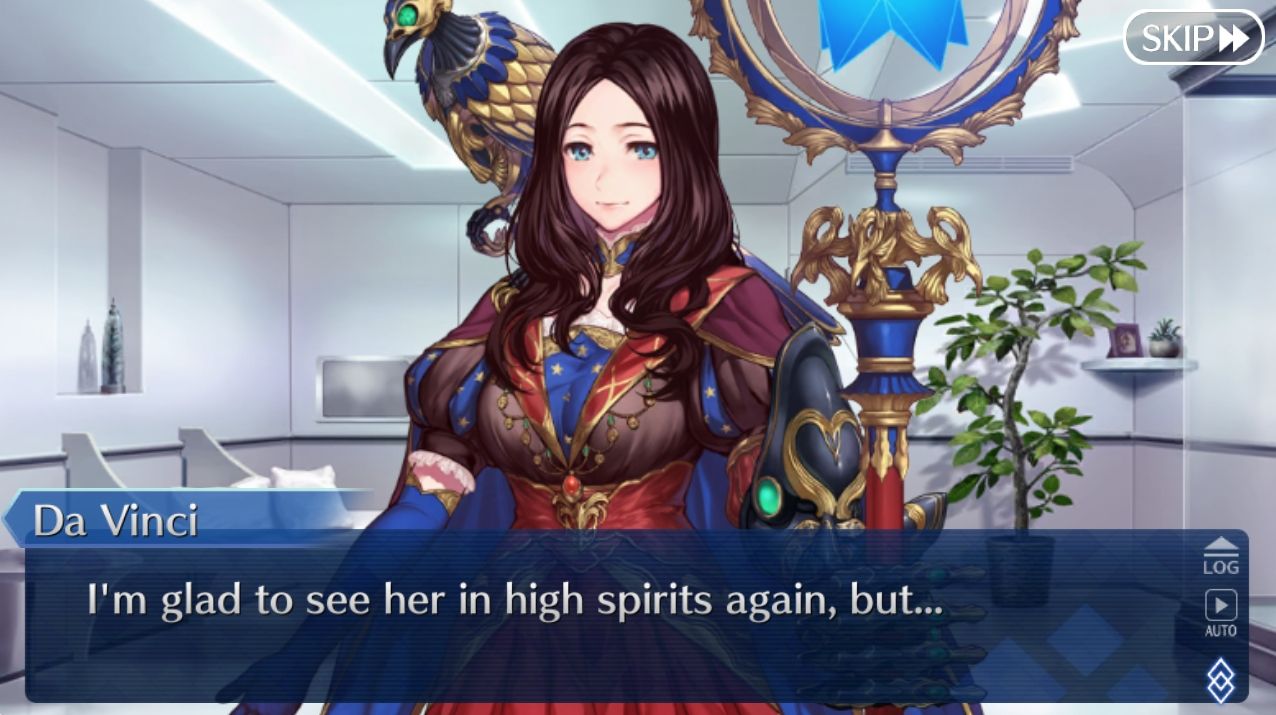Toggle AUTO dialogue playback
Image resolution: width=1276 pixels, height=715 pixels.
(1220, 612)
